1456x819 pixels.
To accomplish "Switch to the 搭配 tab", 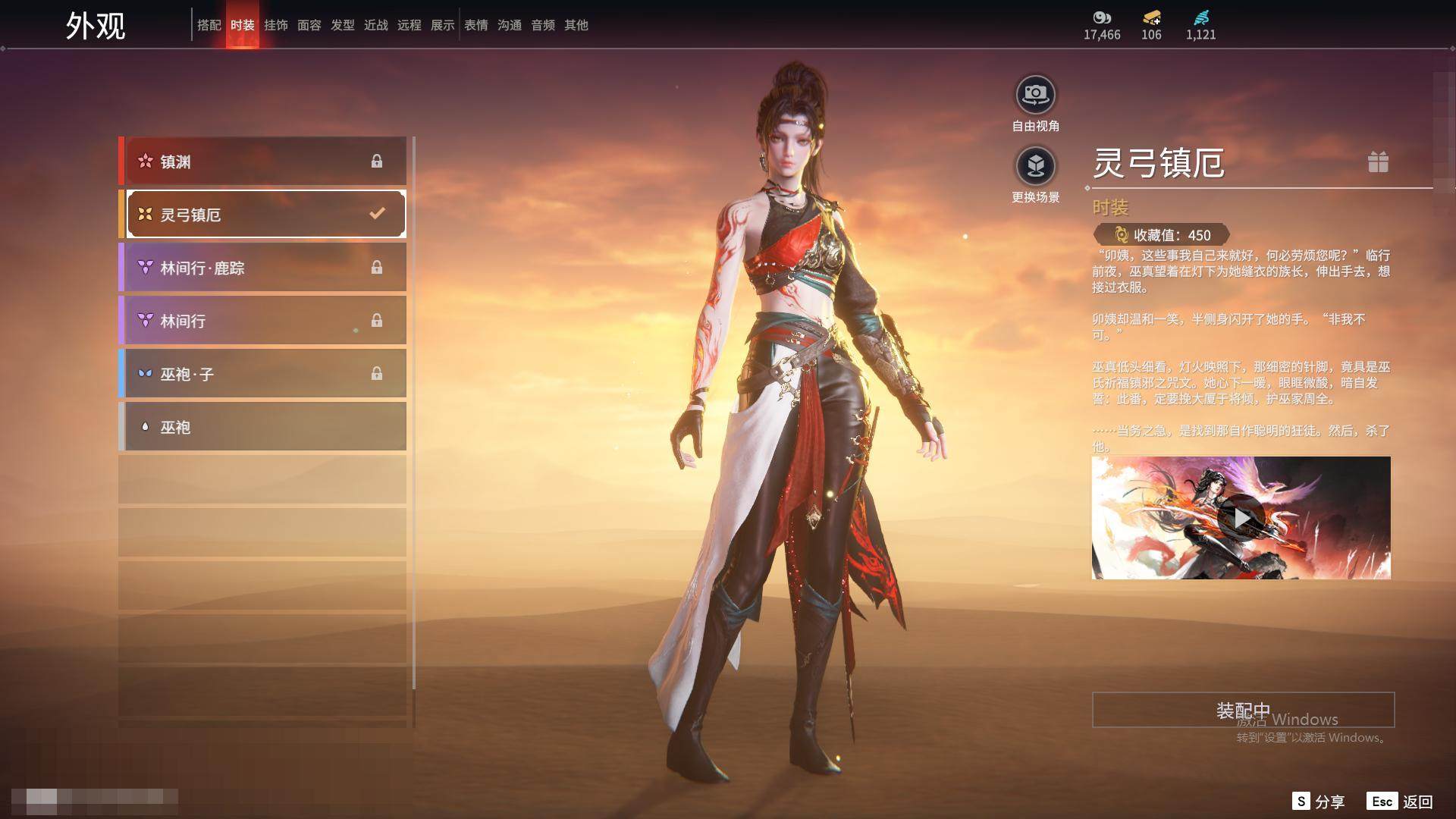I will pyautogui.click(x=209, y=25).
